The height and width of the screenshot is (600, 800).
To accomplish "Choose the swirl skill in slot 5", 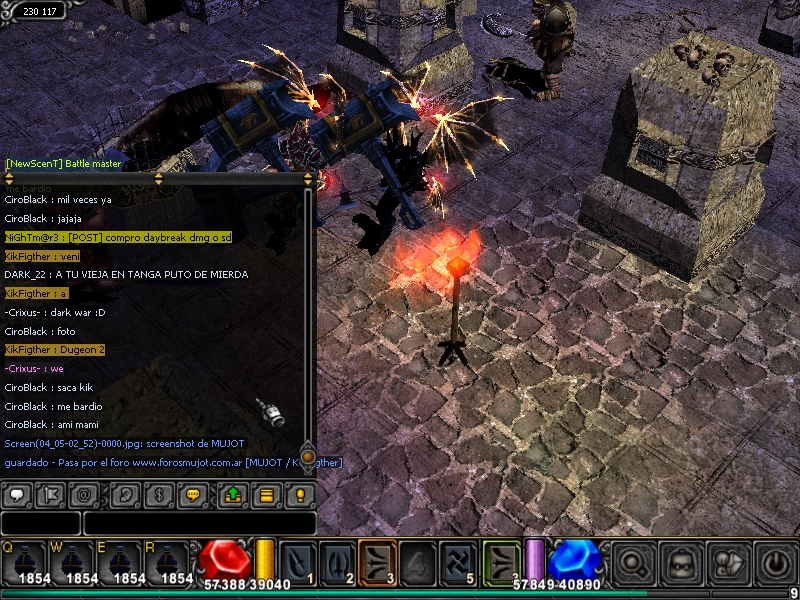I will (457, 562).
